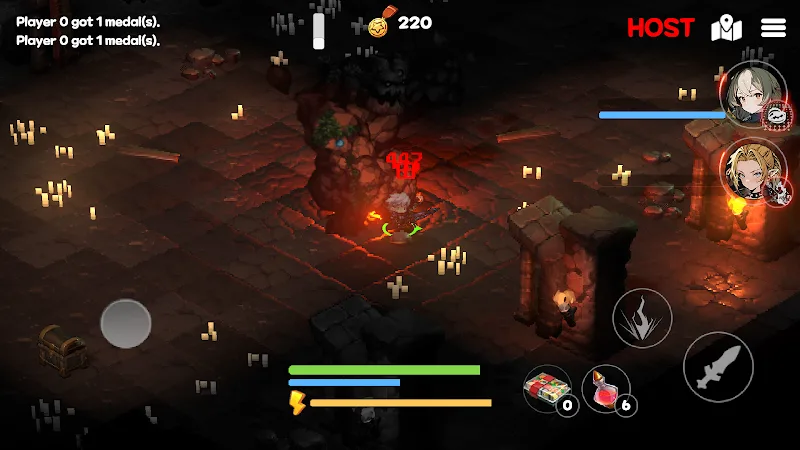
Task: Use the red spellbook item slot
Action: 547,388
